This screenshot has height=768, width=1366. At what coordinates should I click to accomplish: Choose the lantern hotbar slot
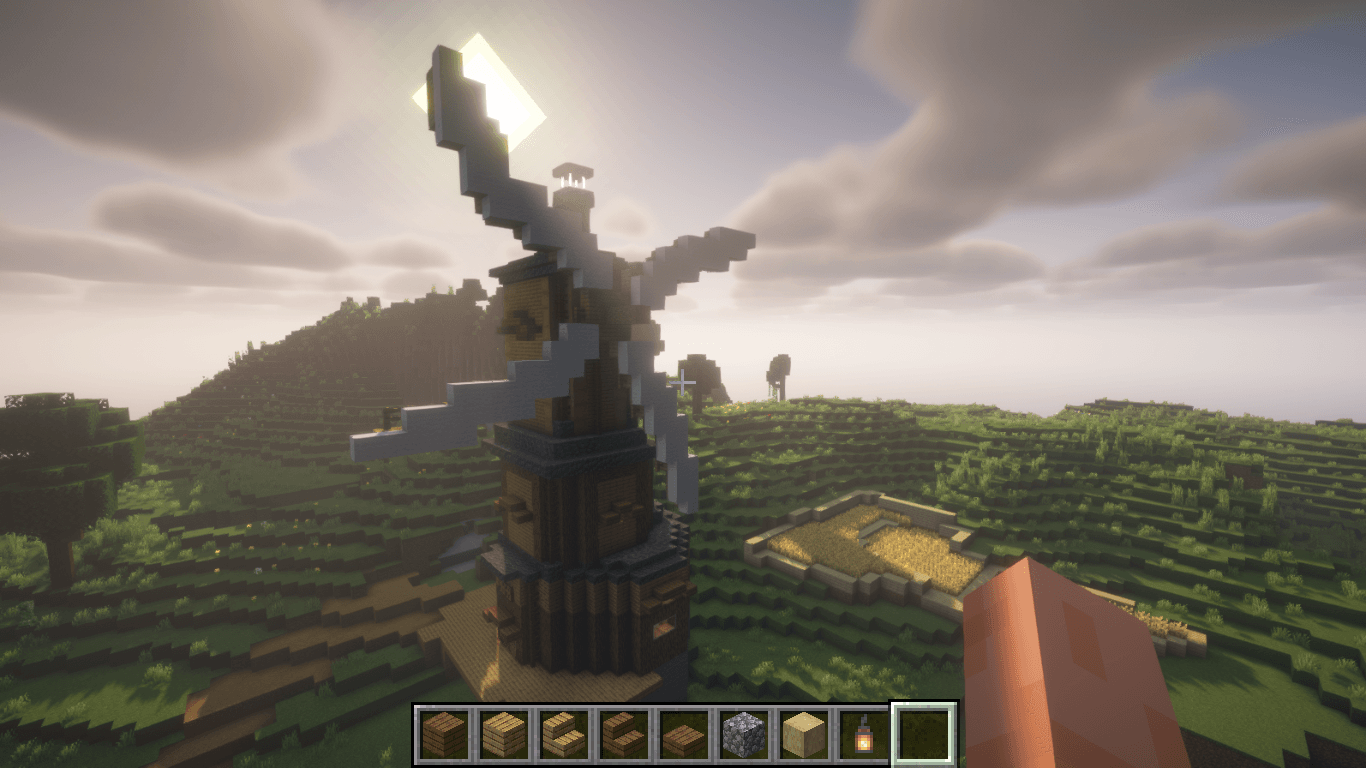point(864,734)
